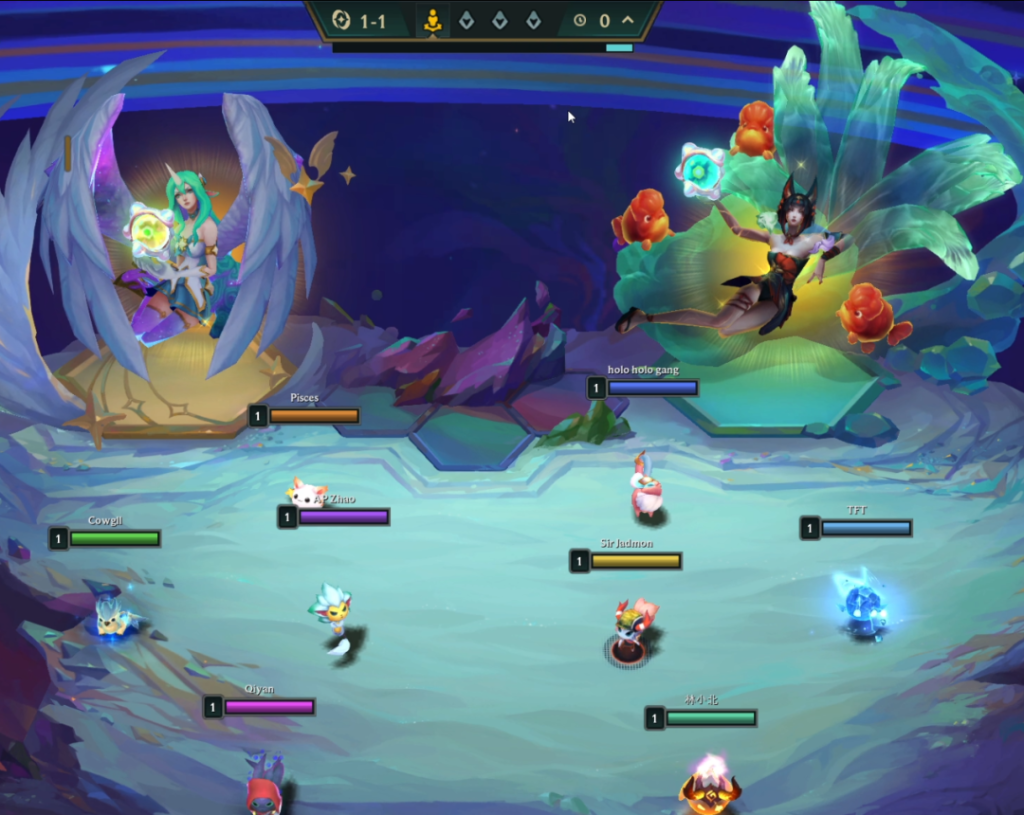Open the stage 1-1 round indicator
Image resolution: width=1024 pixels, height=815 pixels.
pyautogui.click(x=360, y=21)
